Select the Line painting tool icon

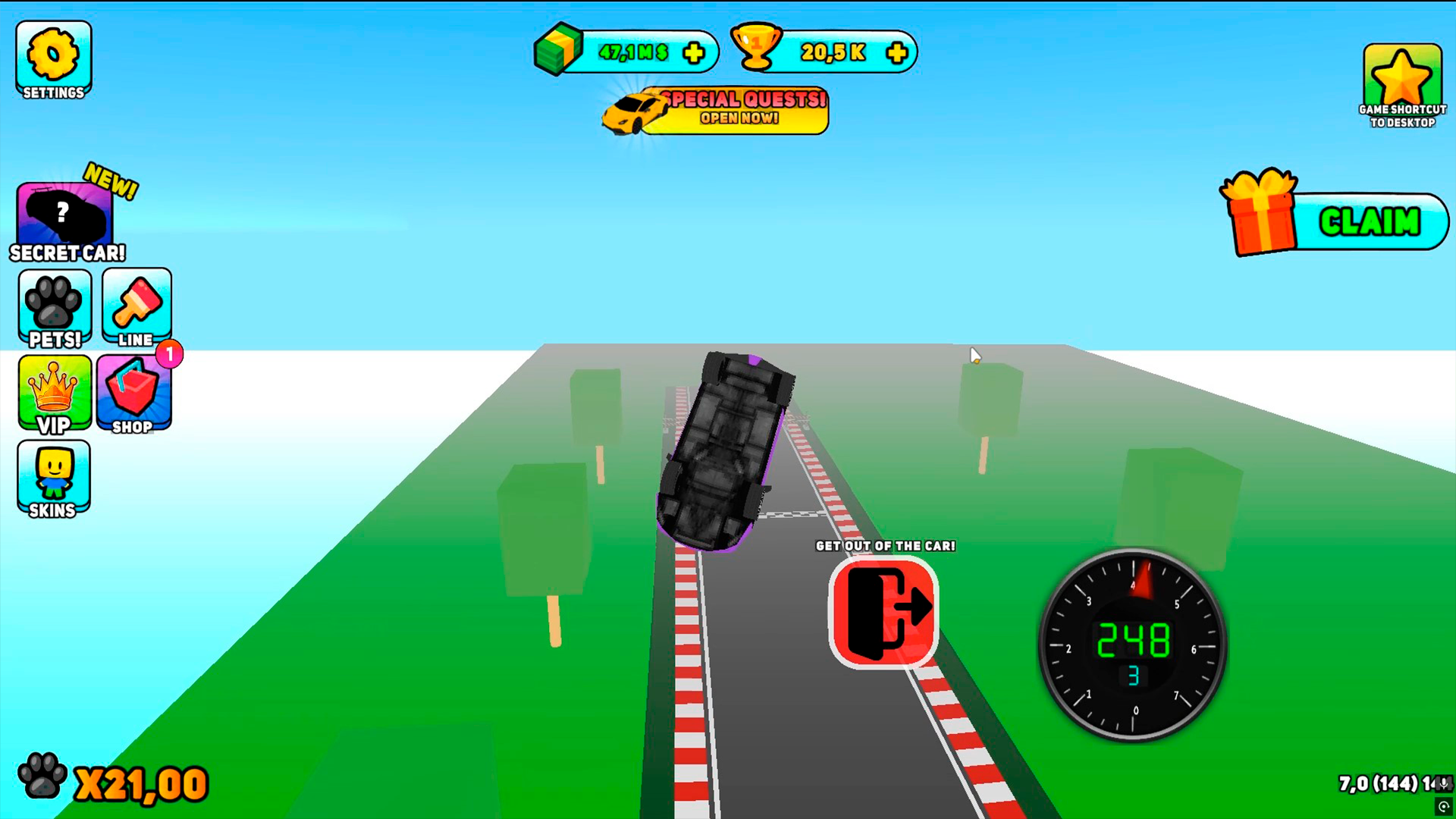point(135,303)
